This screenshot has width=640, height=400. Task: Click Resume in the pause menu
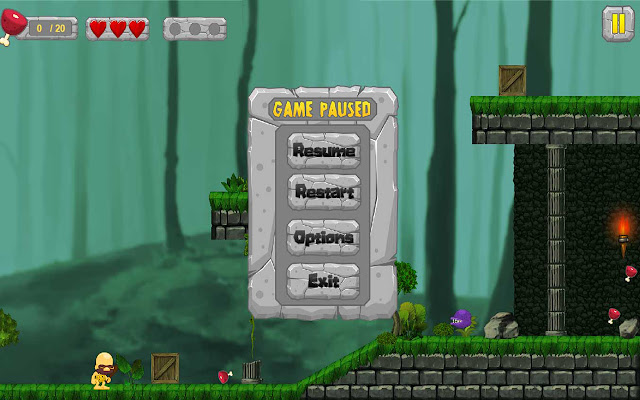(323, 151)
